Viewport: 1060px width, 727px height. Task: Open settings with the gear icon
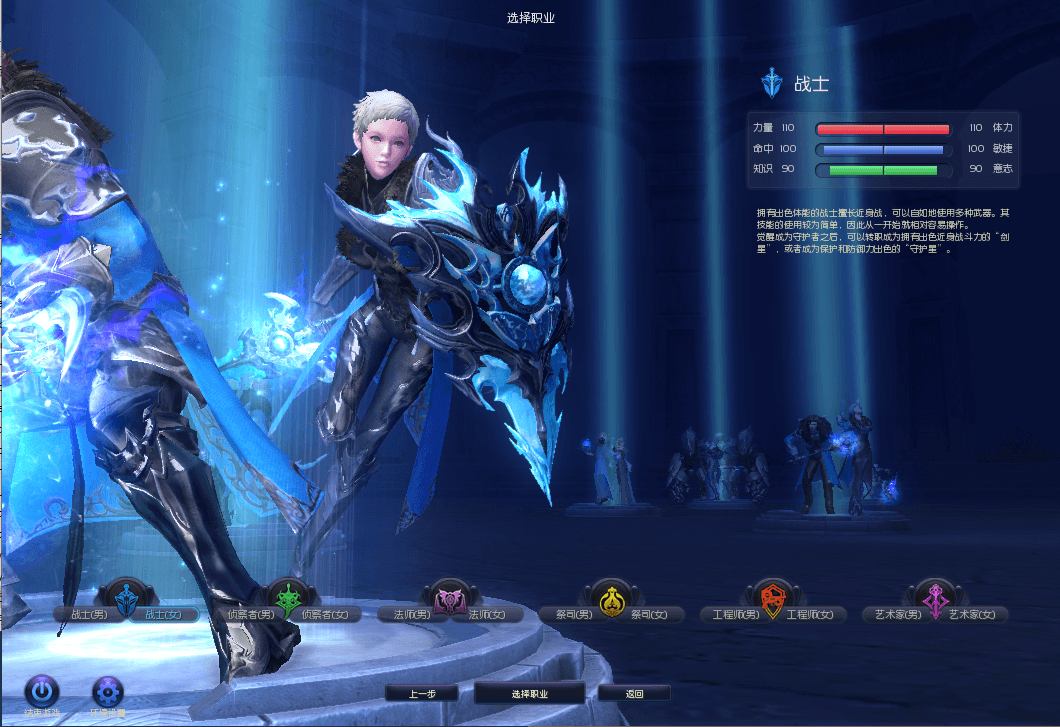pos(107,690)
